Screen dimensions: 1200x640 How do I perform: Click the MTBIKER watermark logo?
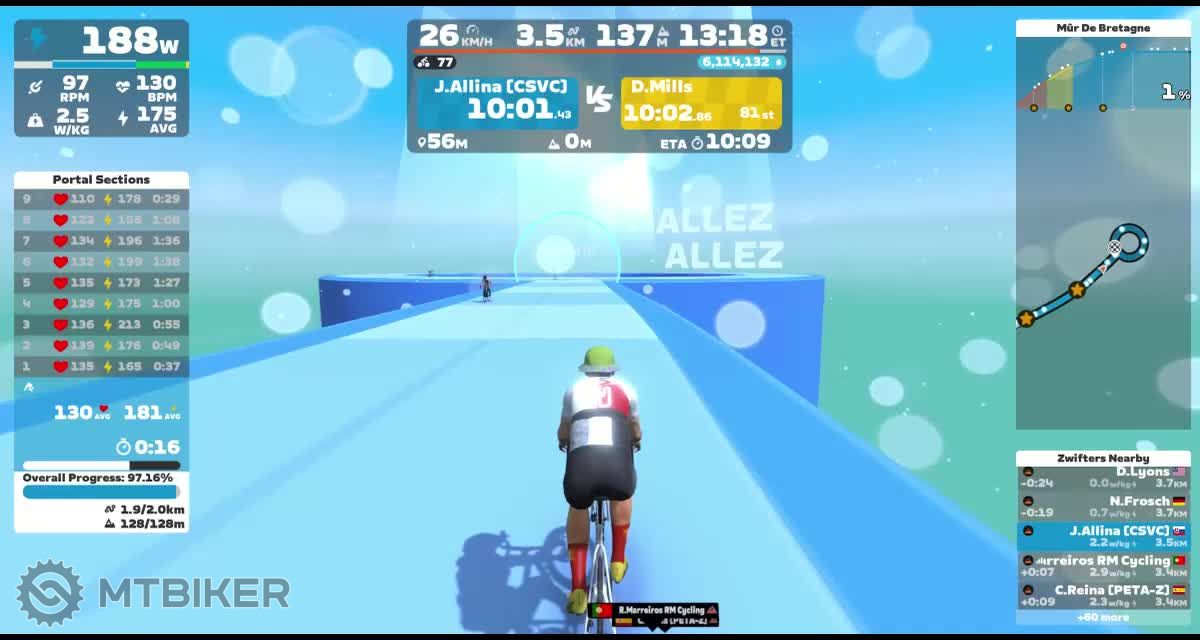(x=155, y=593)
